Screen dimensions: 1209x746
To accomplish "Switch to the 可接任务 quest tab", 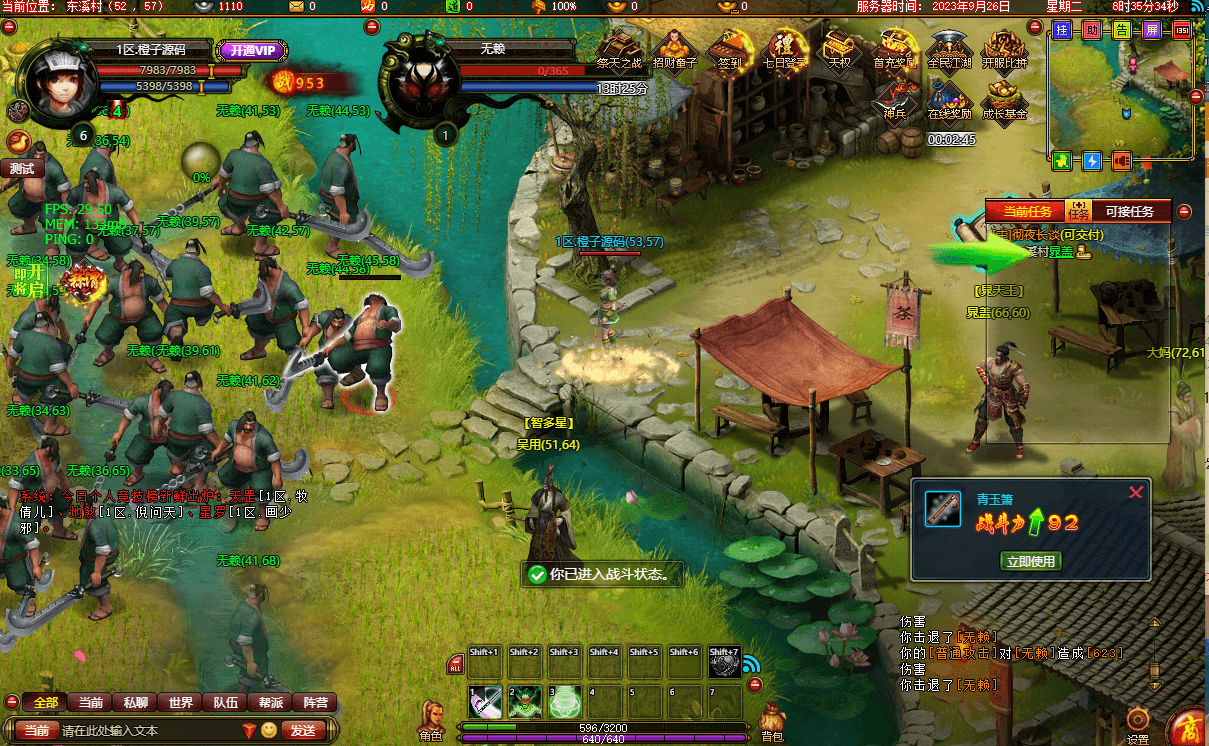I will 1129,211.
